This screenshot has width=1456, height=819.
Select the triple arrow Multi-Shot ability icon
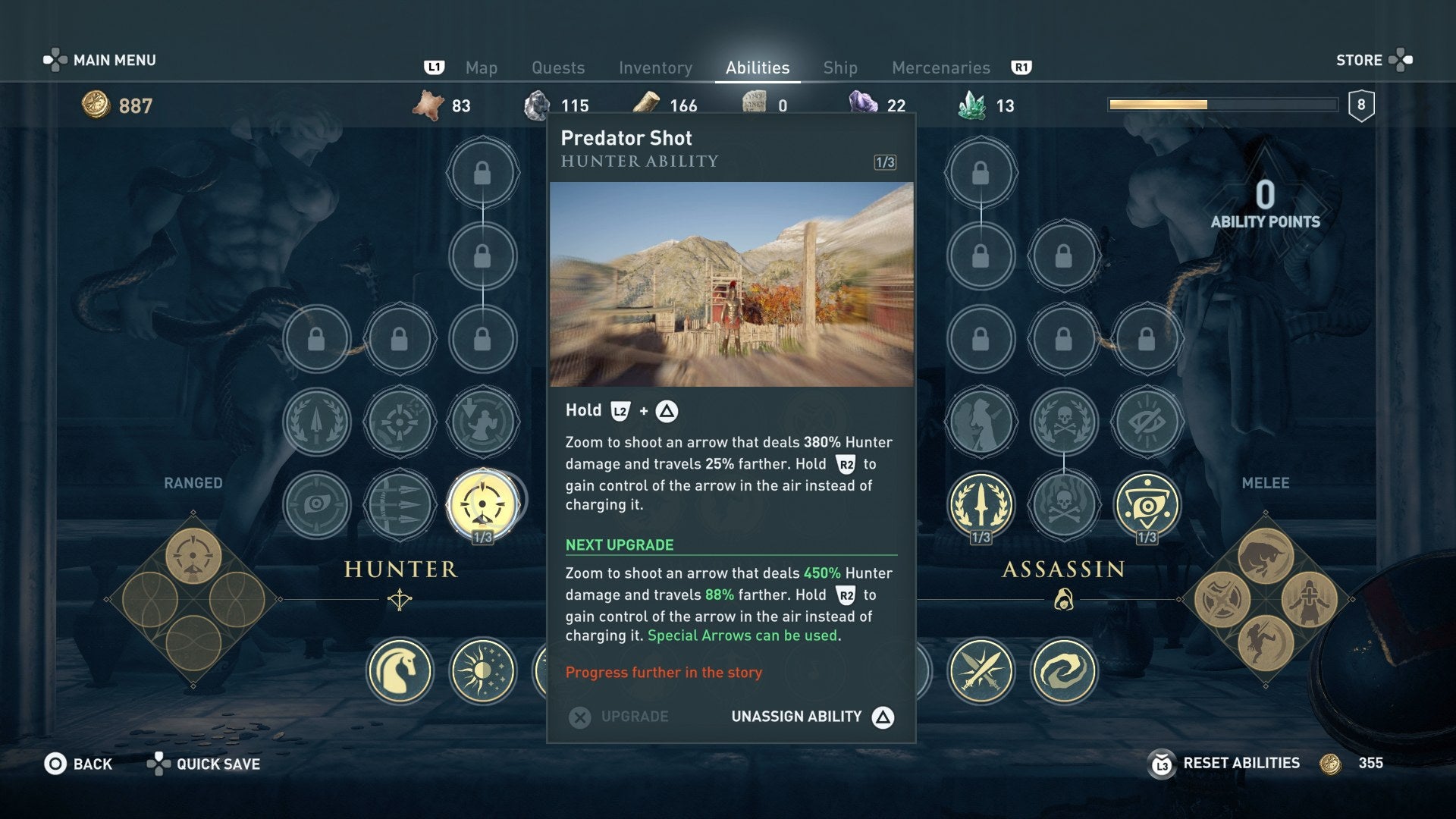pyautogui.click(x=400, y=502)
